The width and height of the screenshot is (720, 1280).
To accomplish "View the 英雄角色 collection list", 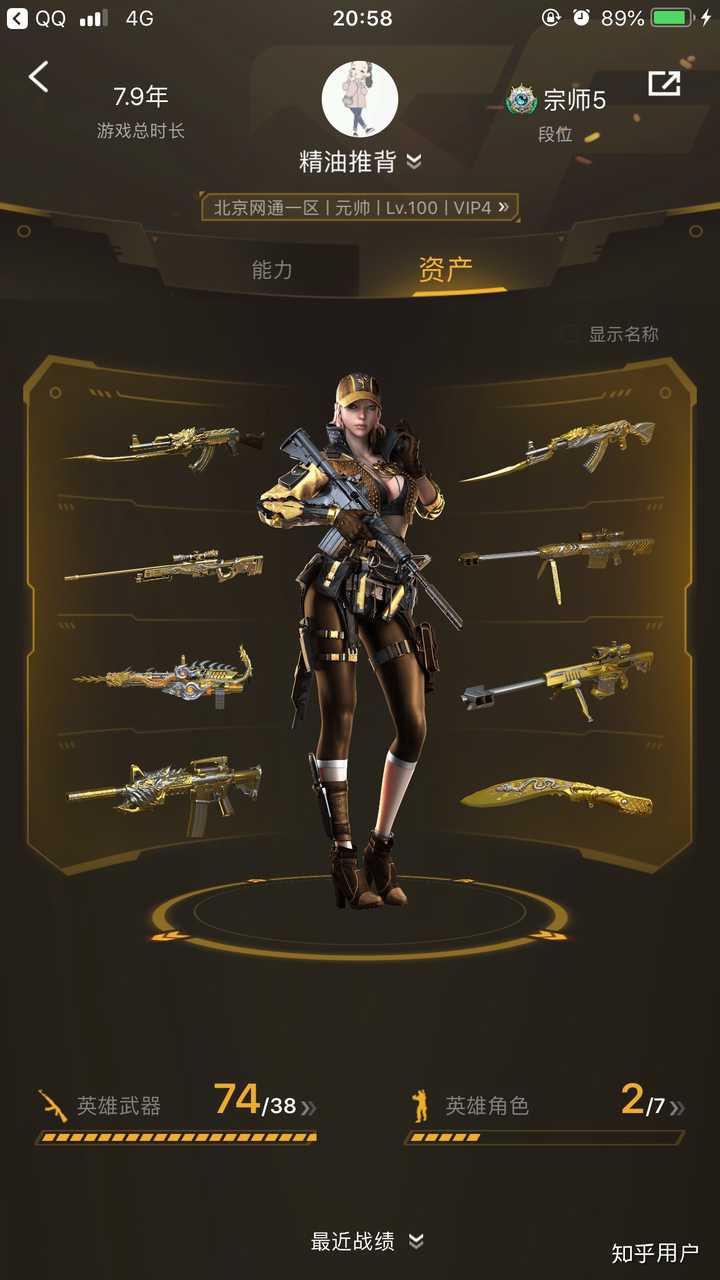I will pos(546,1105).
